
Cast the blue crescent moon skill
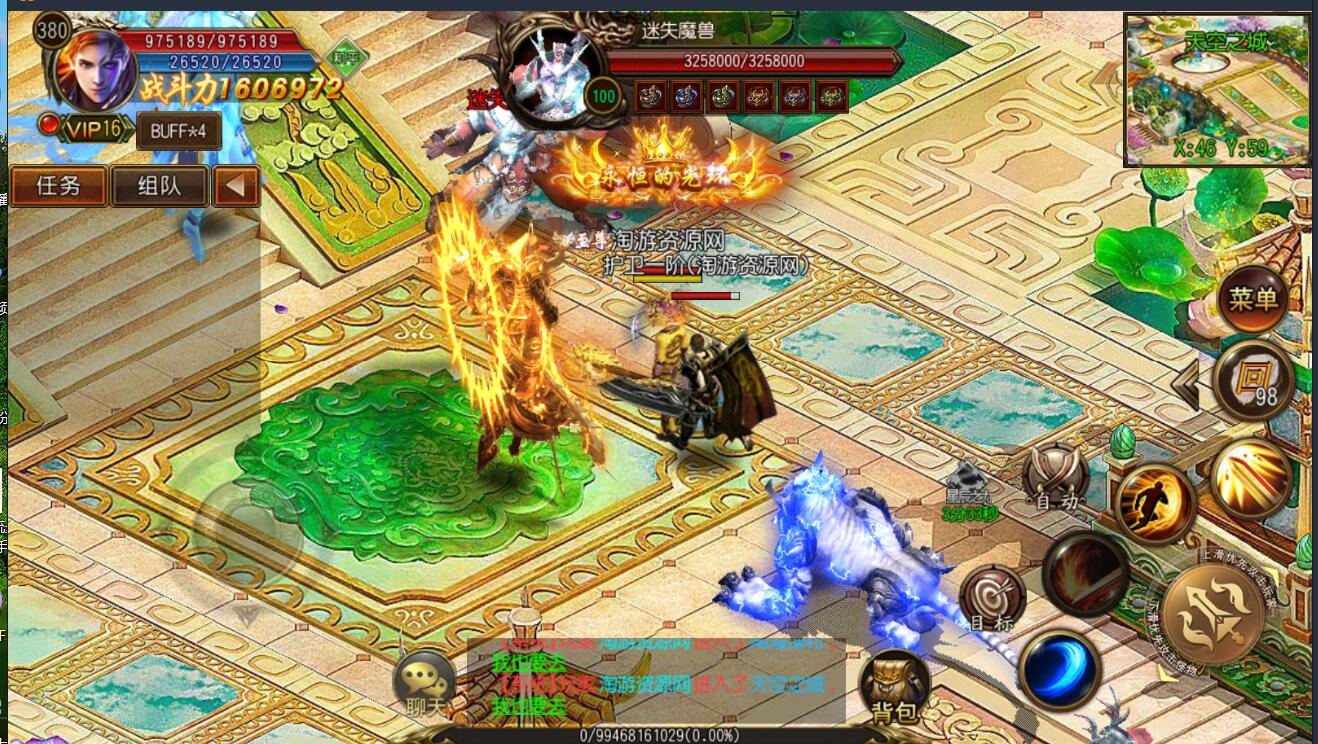[1059, 667]
